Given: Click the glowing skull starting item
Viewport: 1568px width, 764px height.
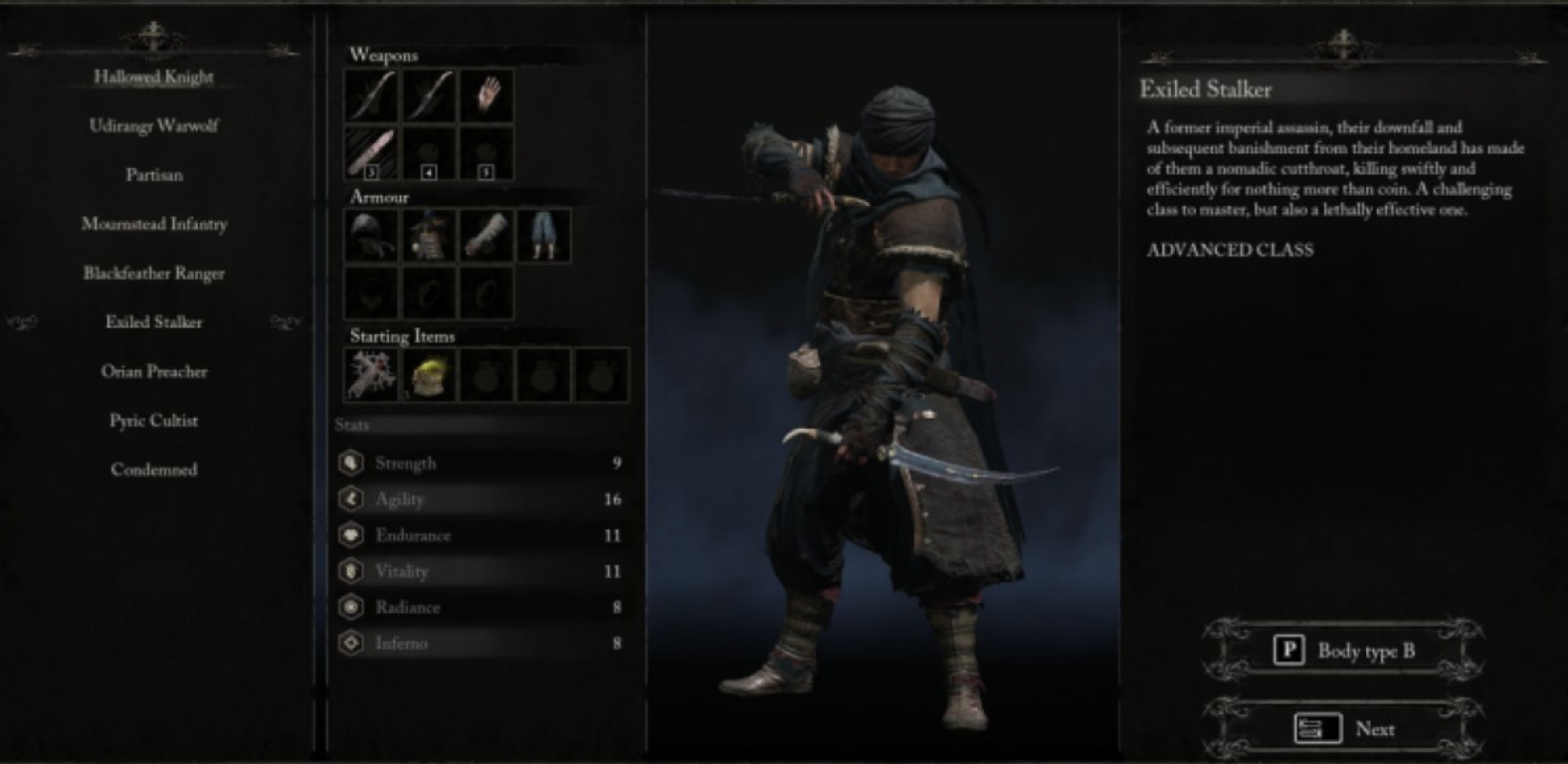Looking at the screenshot, I should (x=428, y=375).
